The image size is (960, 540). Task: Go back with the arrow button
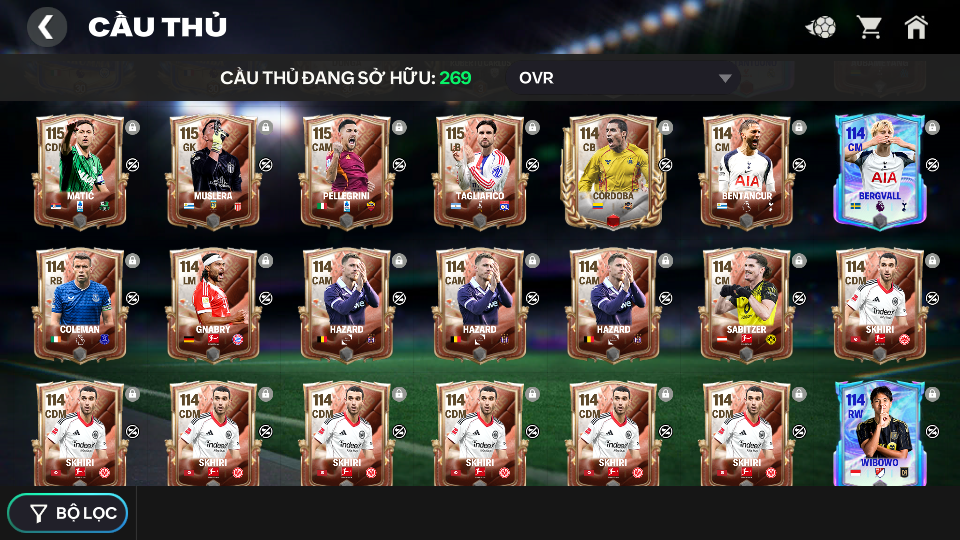click(46, 27)
